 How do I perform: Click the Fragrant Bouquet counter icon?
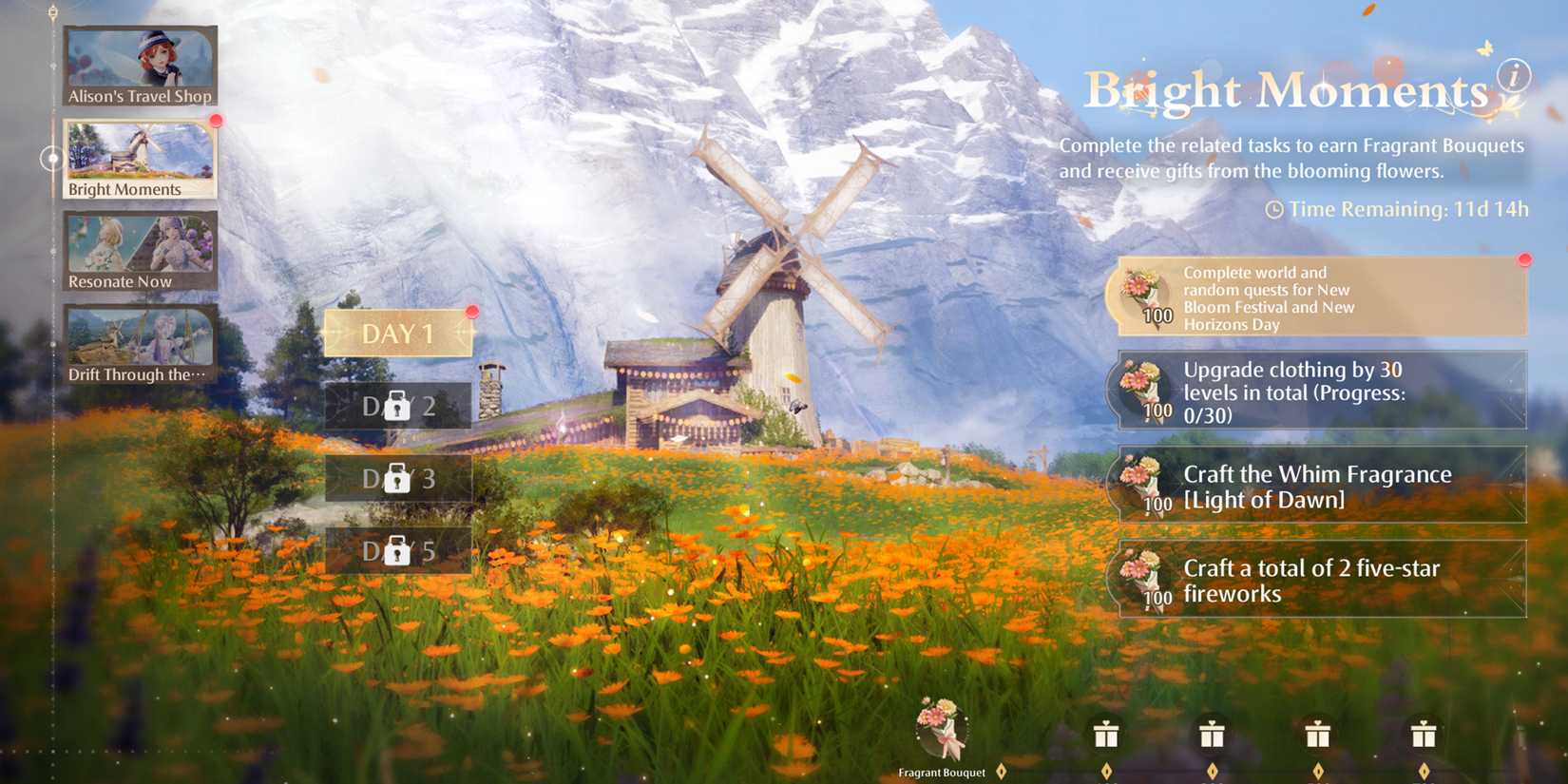click(940, 732)
